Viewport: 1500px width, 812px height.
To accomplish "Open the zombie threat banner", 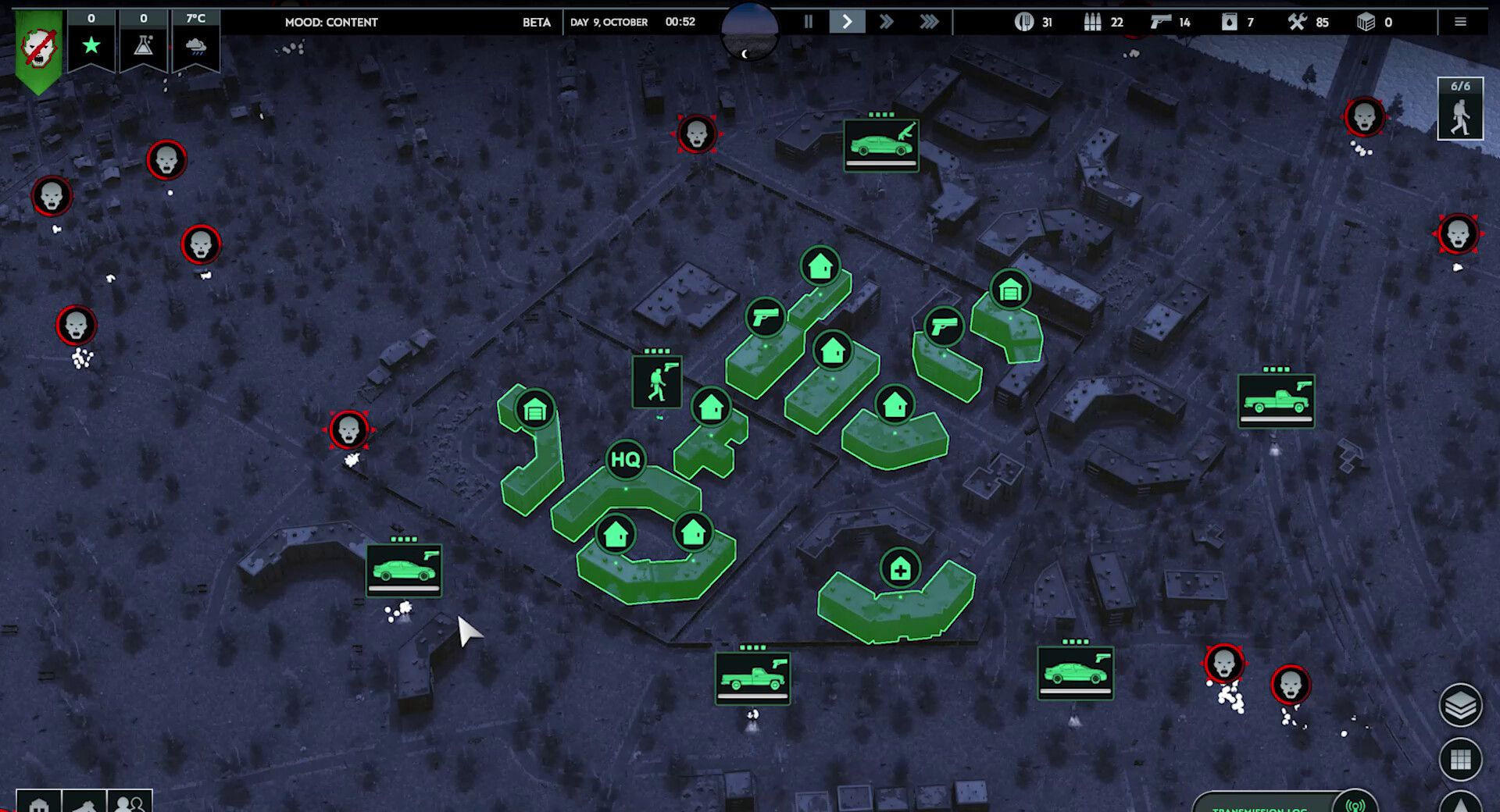I will click(x=37, y=48).
